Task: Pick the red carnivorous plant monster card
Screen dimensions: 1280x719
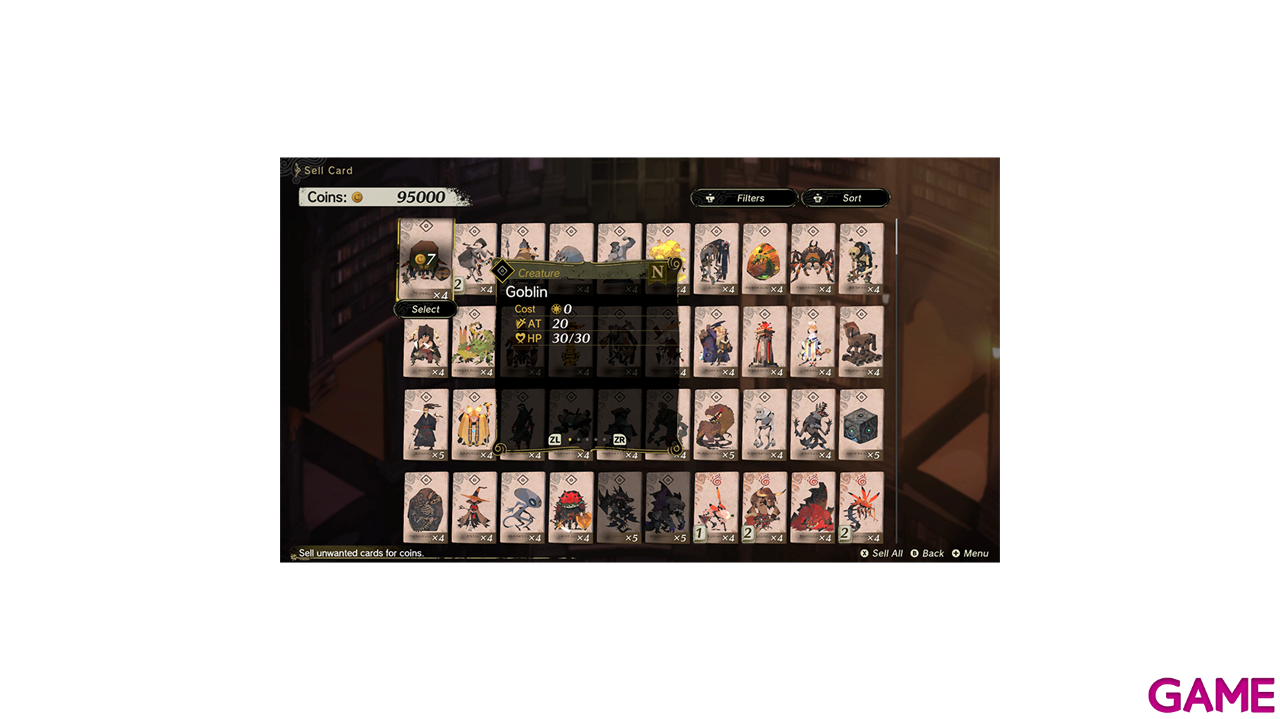Action: [571, 508]
